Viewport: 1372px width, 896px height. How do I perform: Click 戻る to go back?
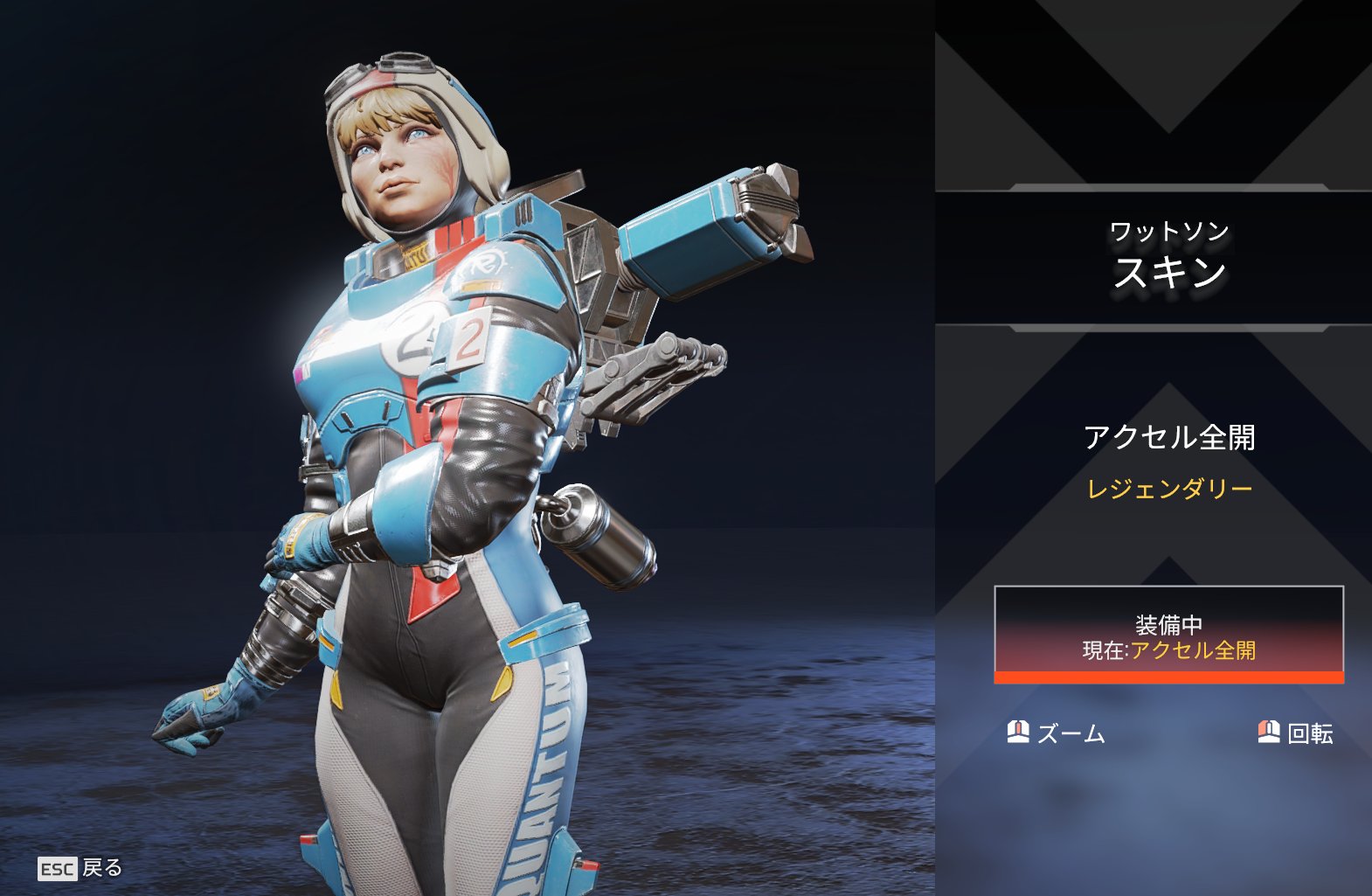click(99, 870)
